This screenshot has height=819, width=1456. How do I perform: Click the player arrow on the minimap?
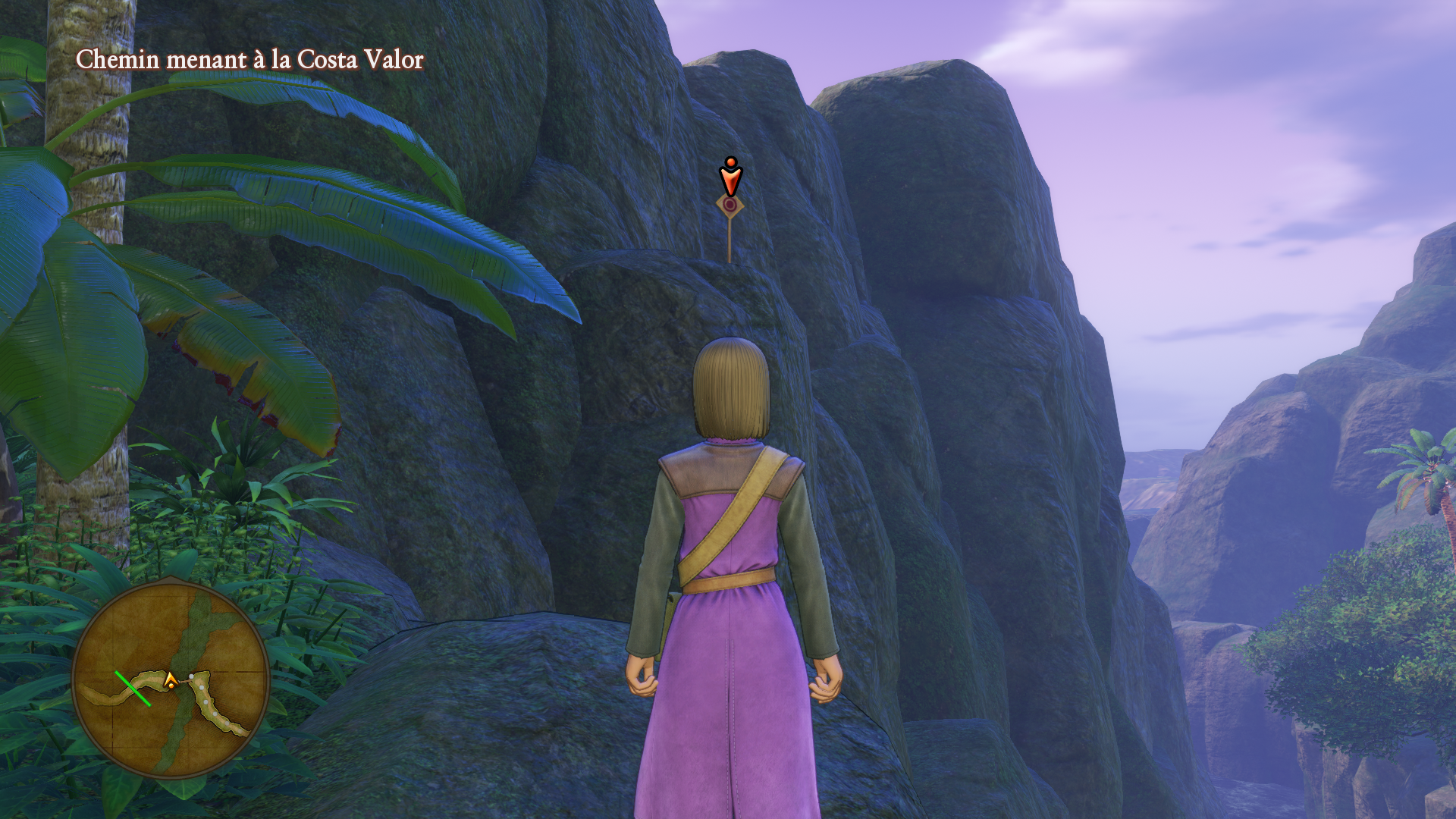pyautogui.click(x=171, y=680)
